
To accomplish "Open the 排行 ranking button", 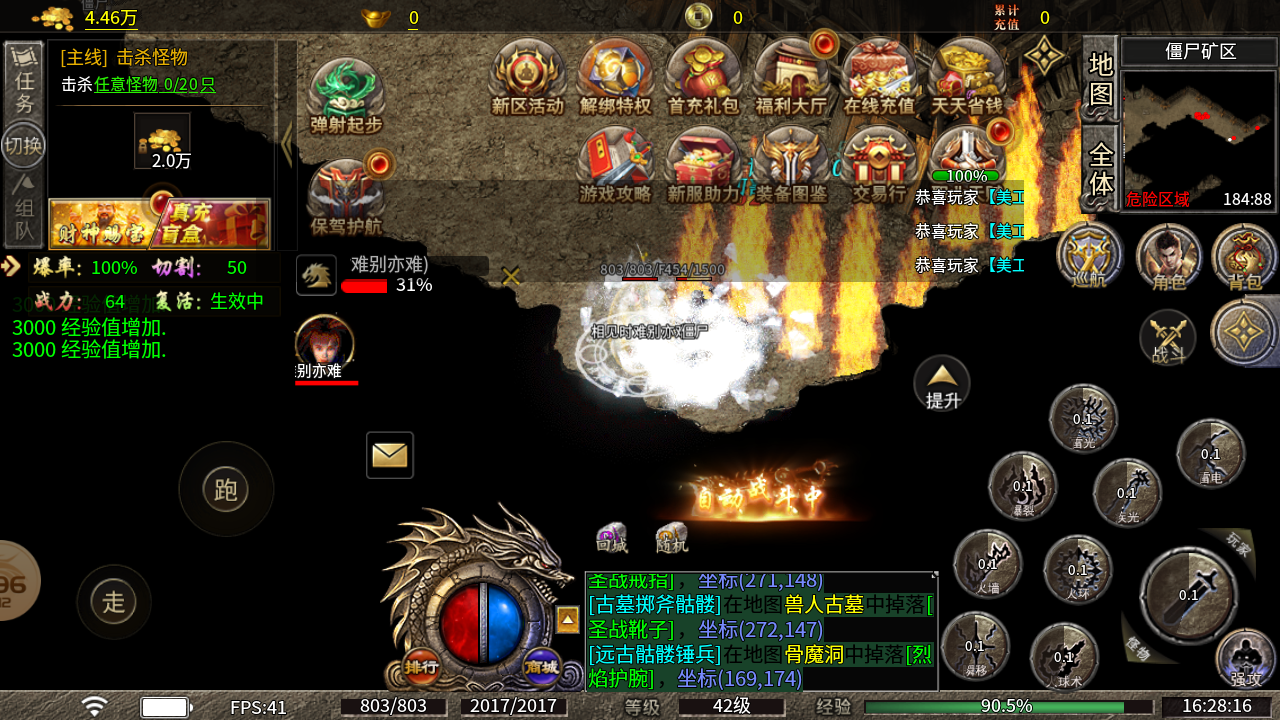I will [421, 666].
